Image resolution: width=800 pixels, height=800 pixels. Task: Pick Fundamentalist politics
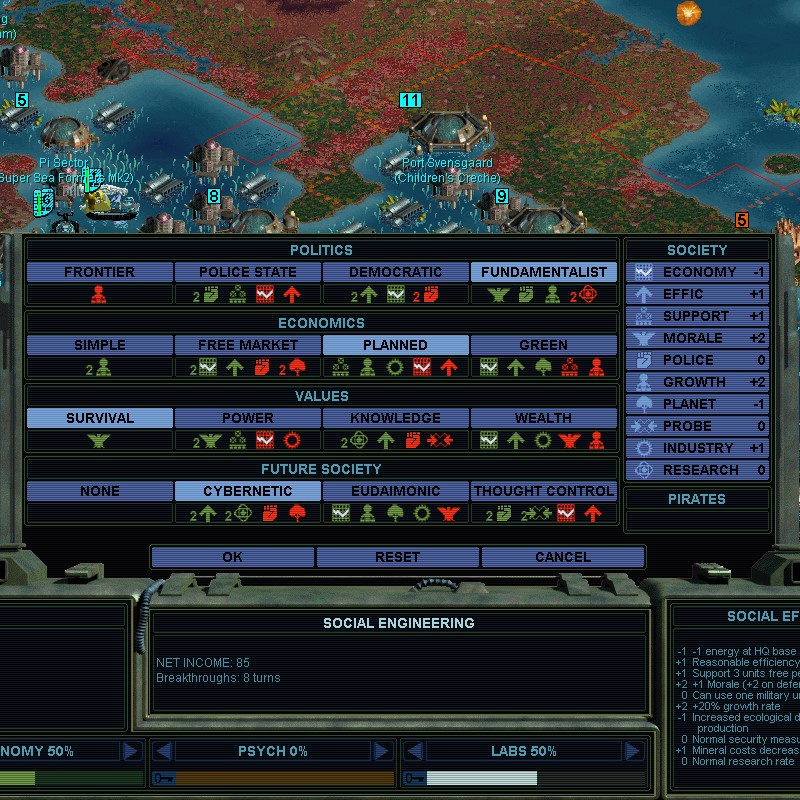[x=544, y=272]
